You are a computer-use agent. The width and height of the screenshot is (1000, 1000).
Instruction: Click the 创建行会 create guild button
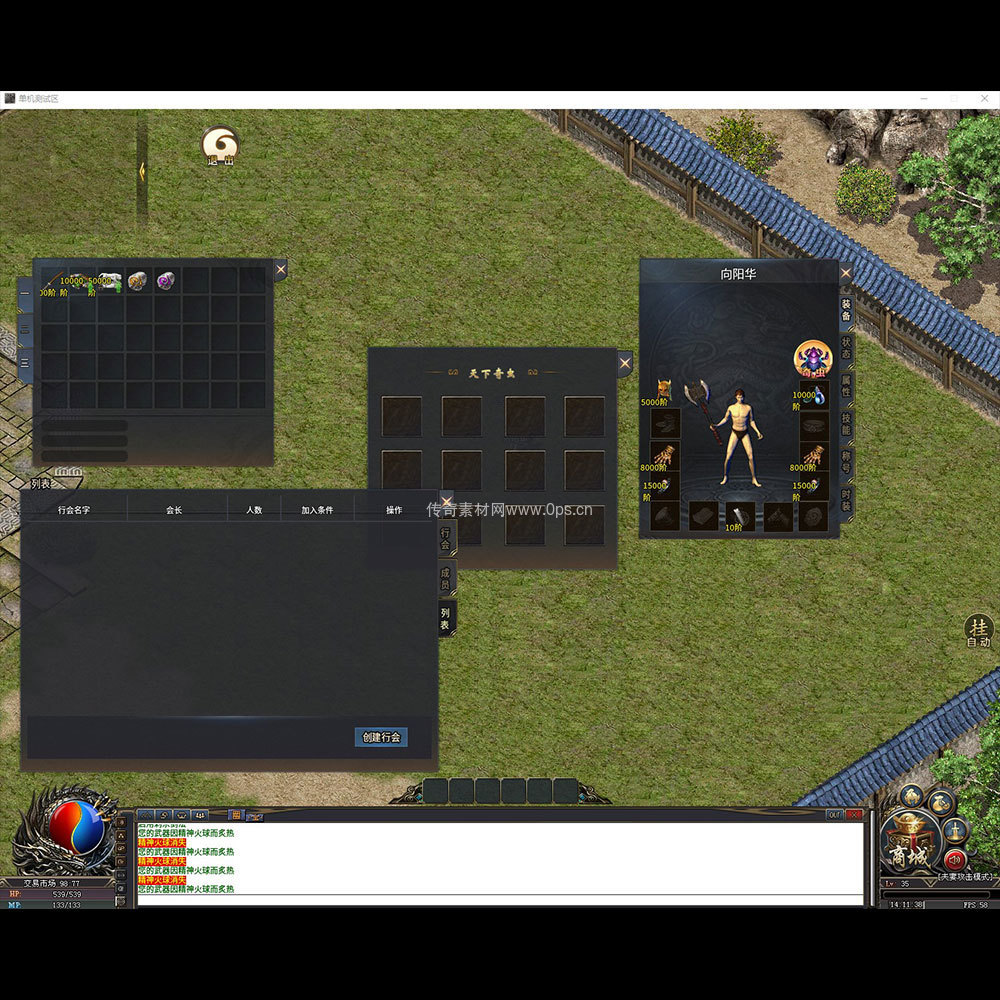381,737
